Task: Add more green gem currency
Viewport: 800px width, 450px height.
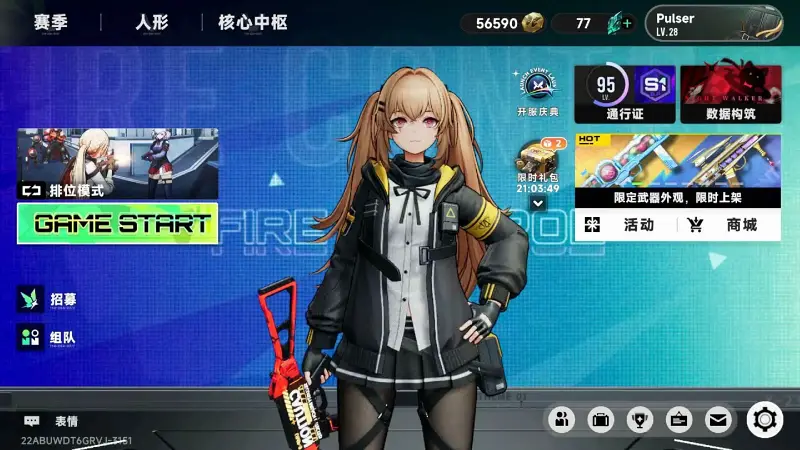Action: coord(627,23)
